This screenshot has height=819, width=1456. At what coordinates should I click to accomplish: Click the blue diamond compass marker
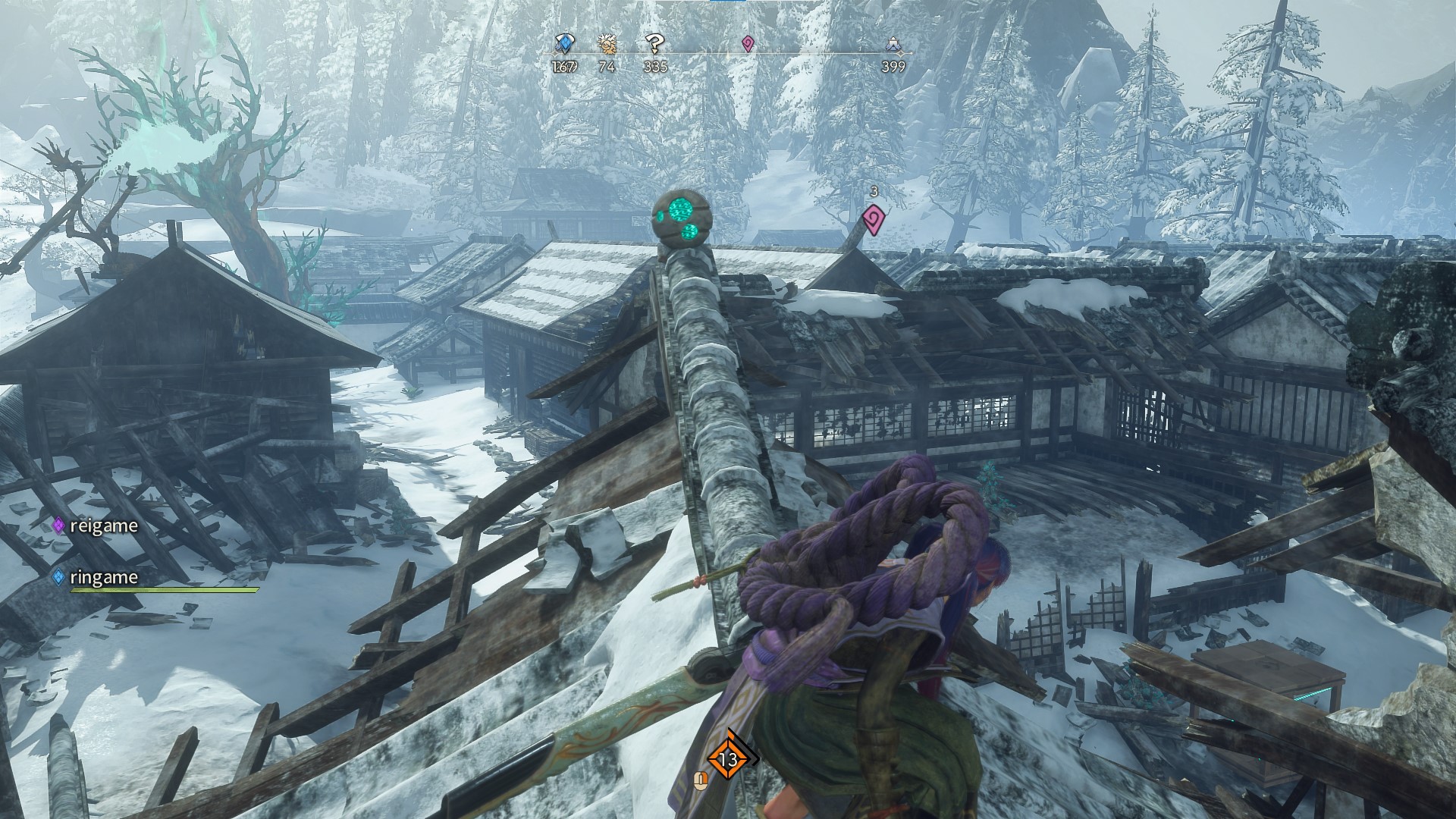tap(565, 44)
